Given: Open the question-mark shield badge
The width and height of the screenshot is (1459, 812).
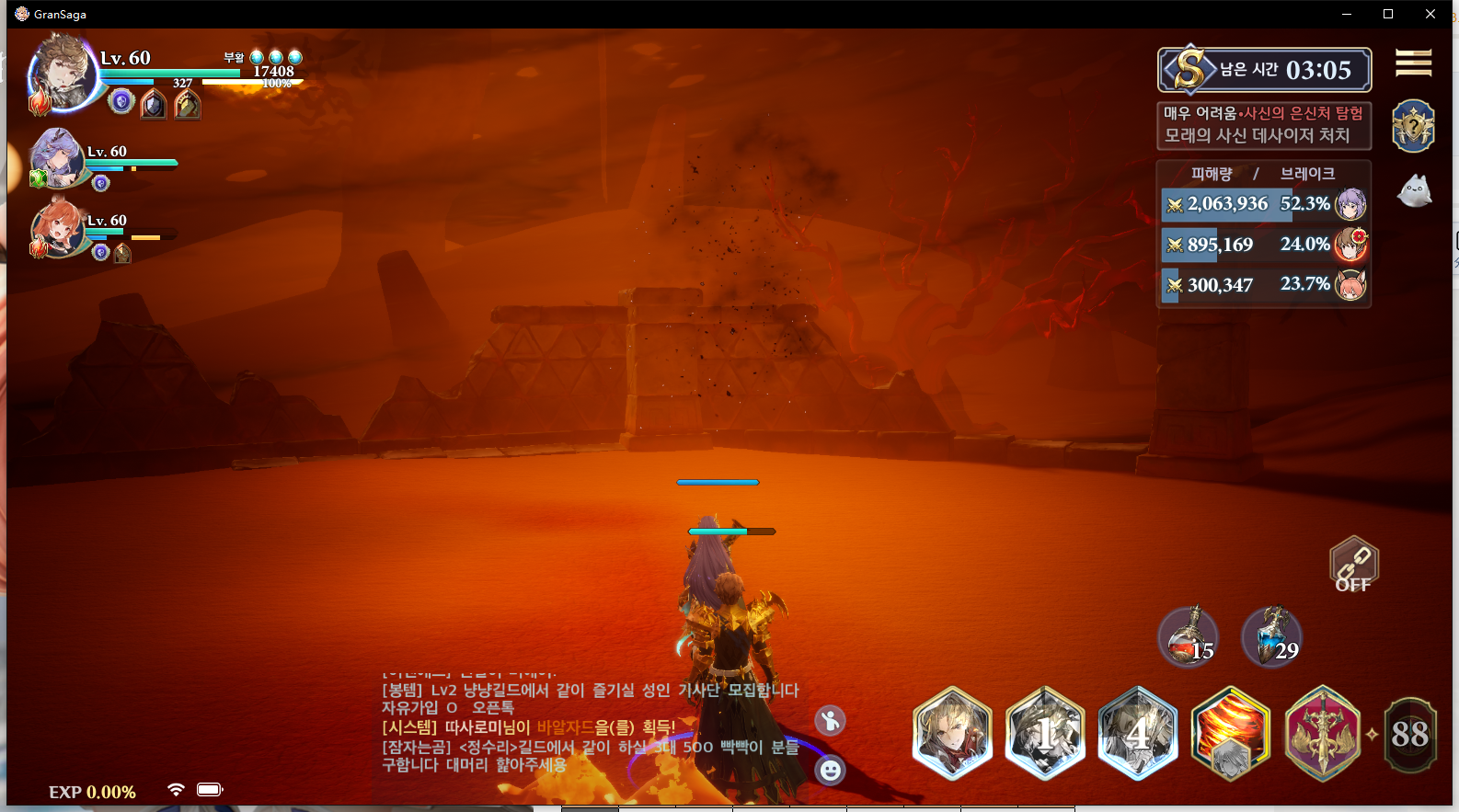Looking at the screenshot, I should 1413,126.
